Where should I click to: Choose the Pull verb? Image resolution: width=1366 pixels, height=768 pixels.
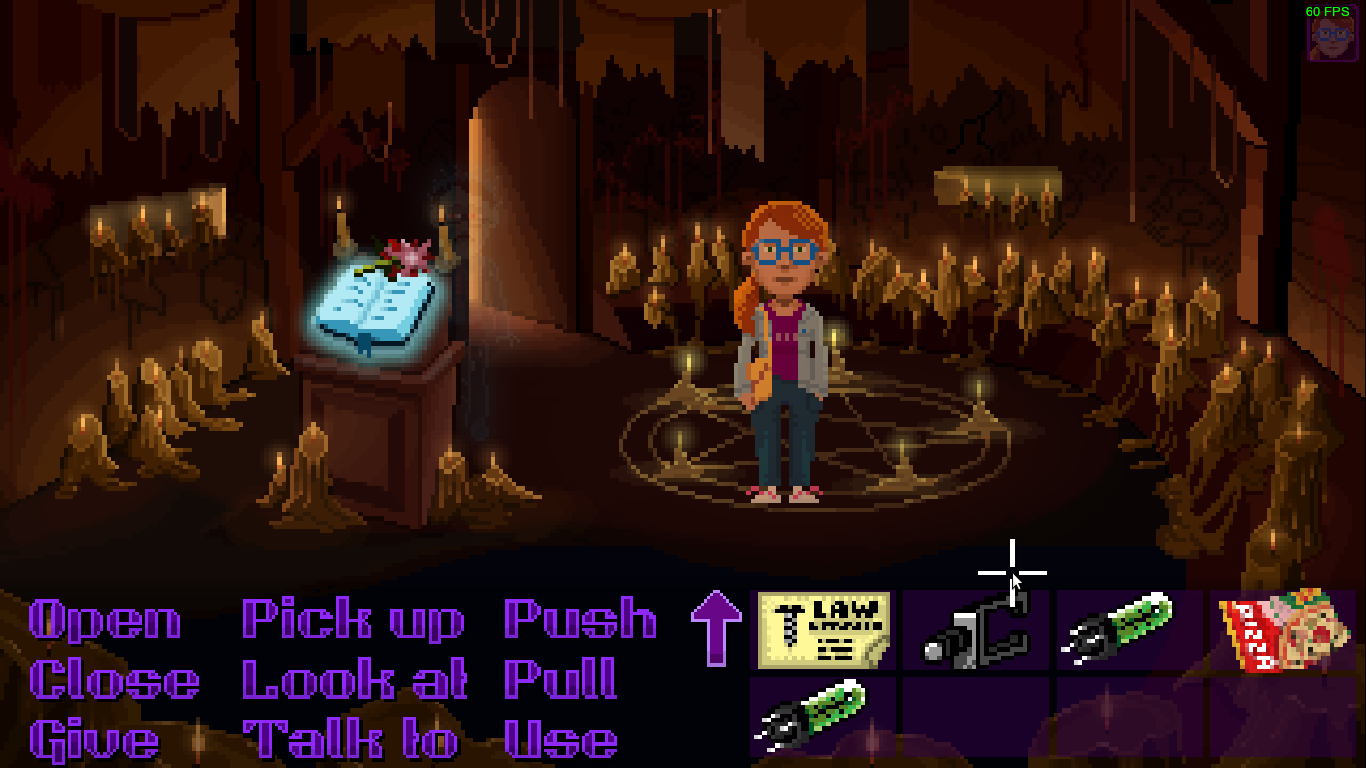(560, 681)
